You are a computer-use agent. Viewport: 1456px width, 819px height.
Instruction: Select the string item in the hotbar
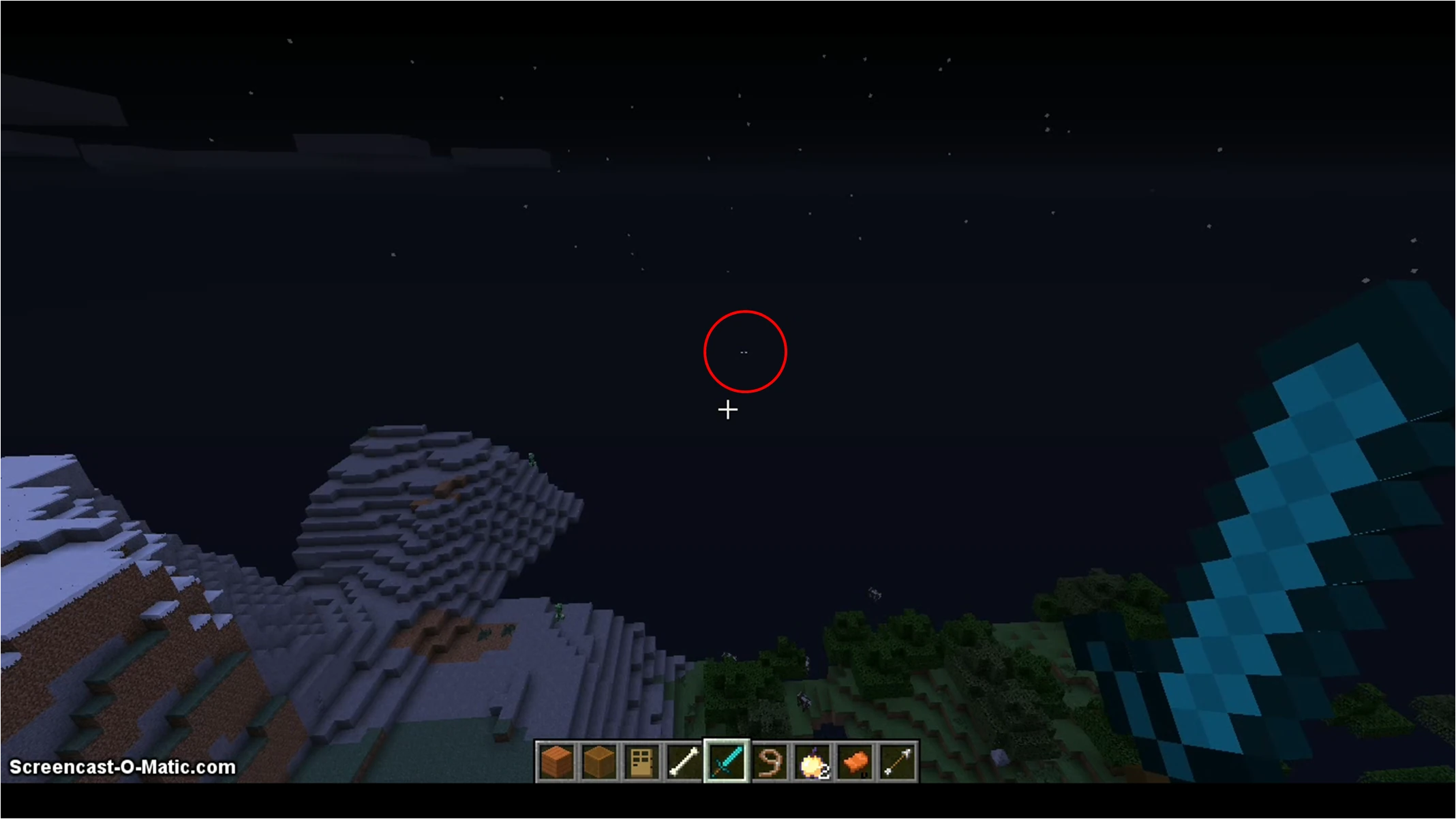pyautogui.click(x=771, y=761)
